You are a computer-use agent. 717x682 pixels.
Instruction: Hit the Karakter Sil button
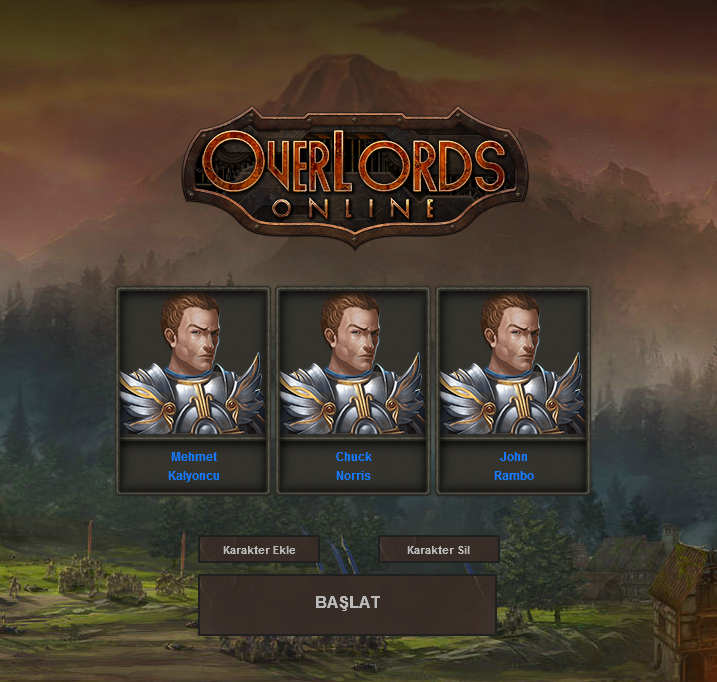[438, 550]
